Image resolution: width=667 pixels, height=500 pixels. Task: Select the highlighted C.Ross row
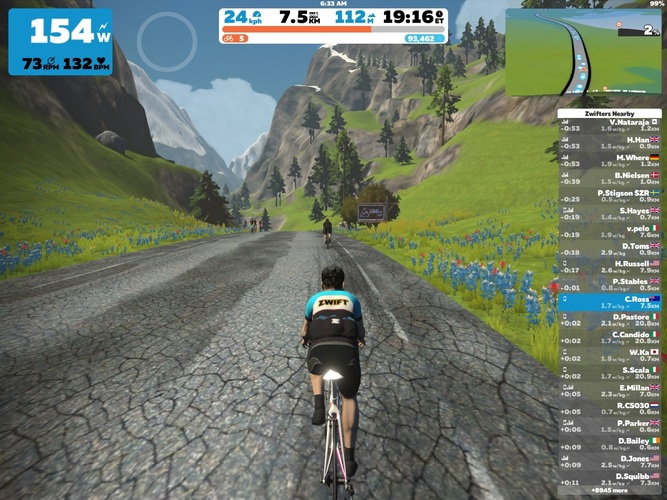(x=611, y=301)
